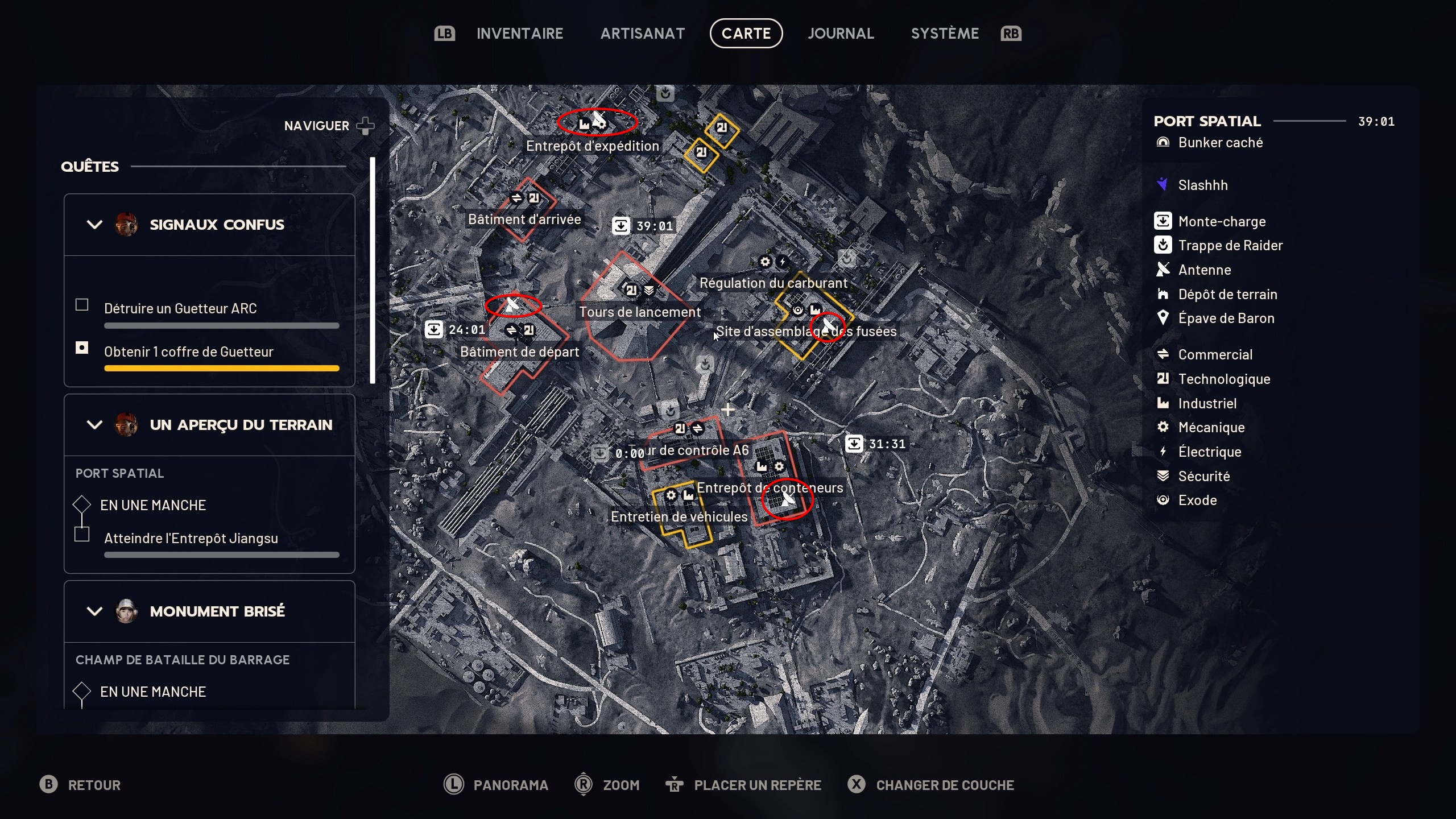The height and width of the screenshot is (819, 1456).
Task: Click the Monte-charge icon in the legend
Action: tap(1164, 221)
